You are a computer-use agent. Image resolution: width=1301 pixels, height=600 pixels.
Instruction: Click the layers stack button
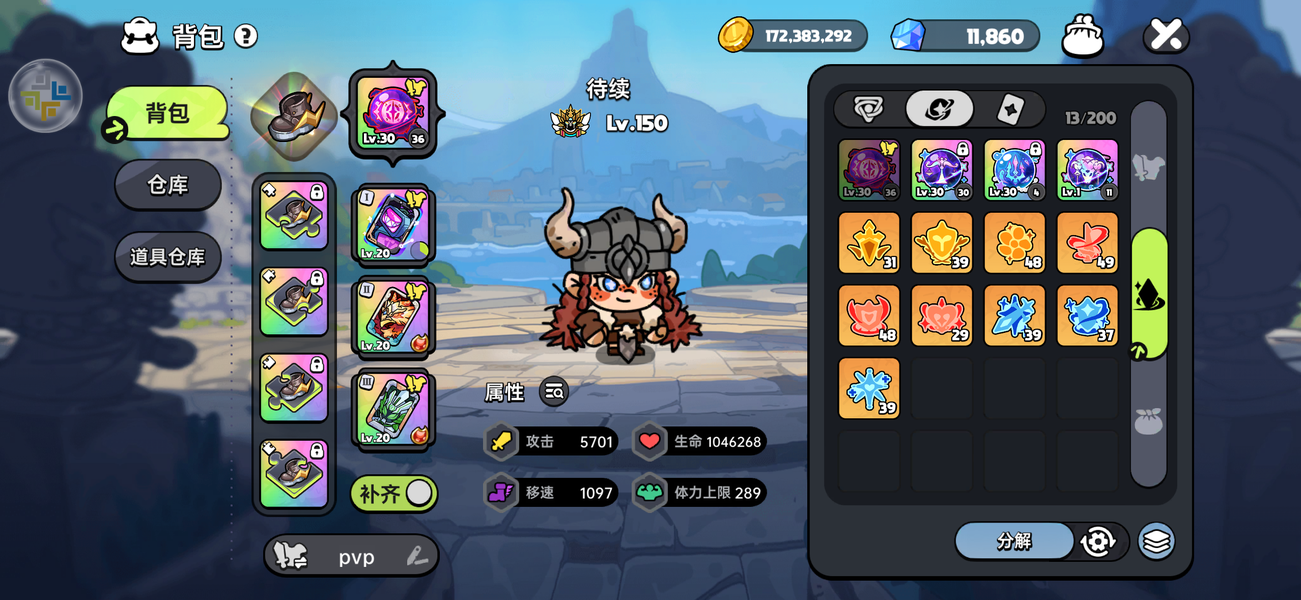[1156, 541]
